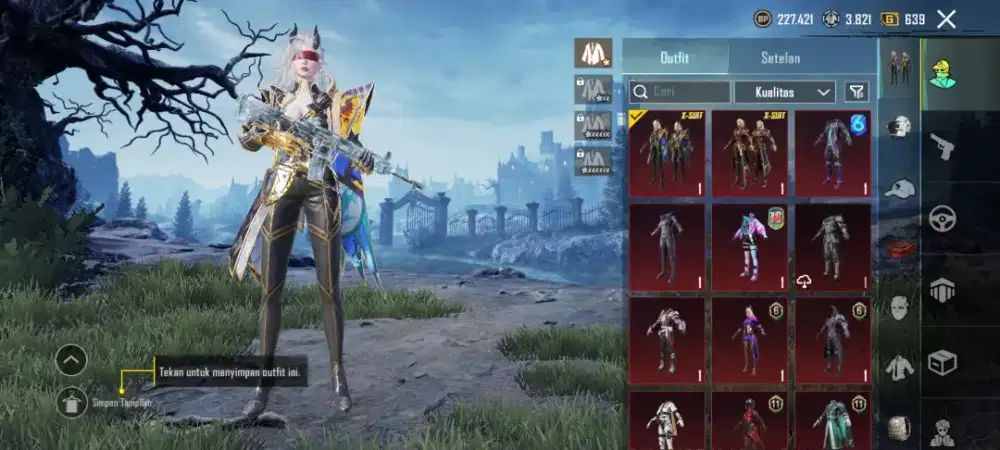Screen dimensions: 1000x450
Task: Select the equipped X-Suit with yellow checkmark
Action: pyautogui.click(x=666, y=153)
